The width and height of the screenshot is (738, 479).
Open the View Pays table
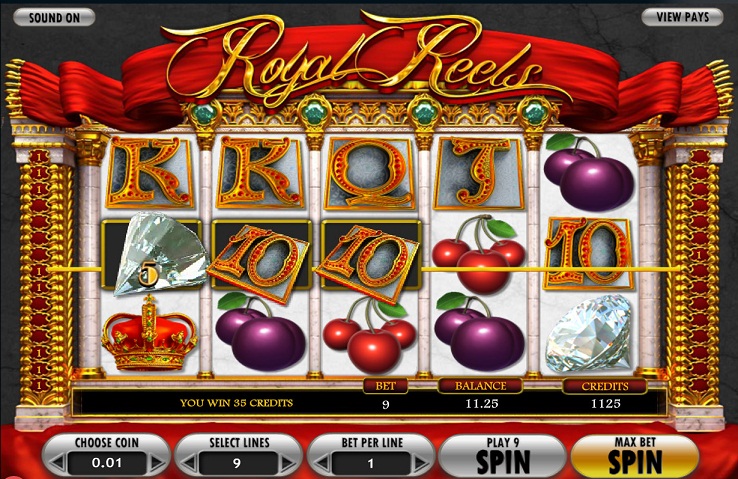click(681, 17)
